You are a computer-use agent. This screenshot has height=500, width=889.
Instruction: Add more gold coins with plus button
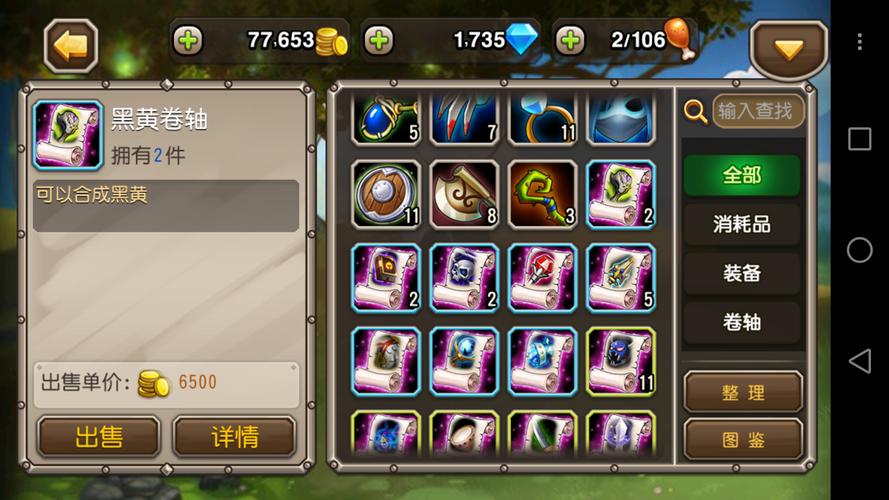pyautogui.click(x=187, y=41)
